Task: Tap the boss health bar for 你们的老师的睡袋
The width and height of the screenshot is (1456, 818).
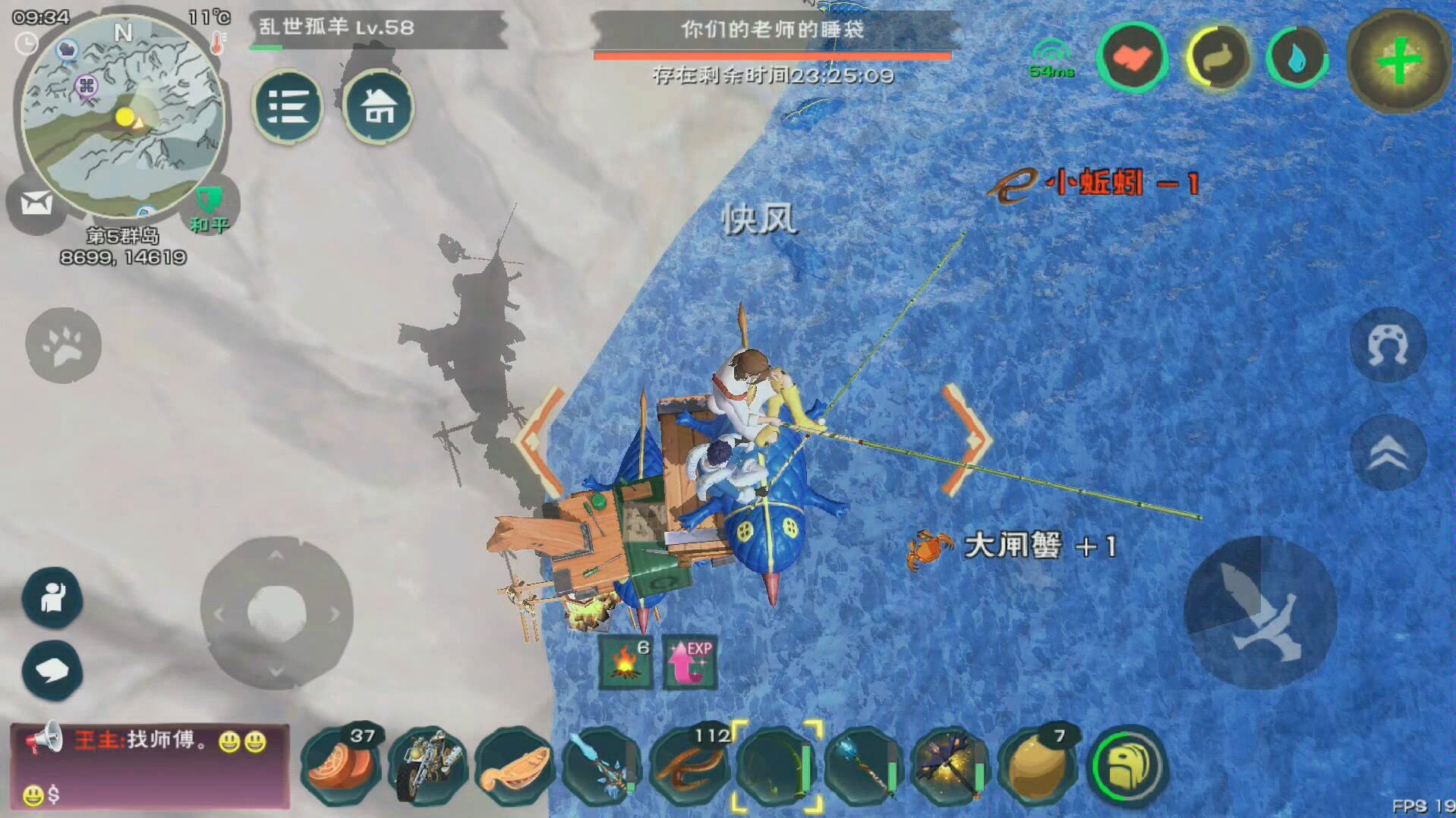Action: pos(773,55)
